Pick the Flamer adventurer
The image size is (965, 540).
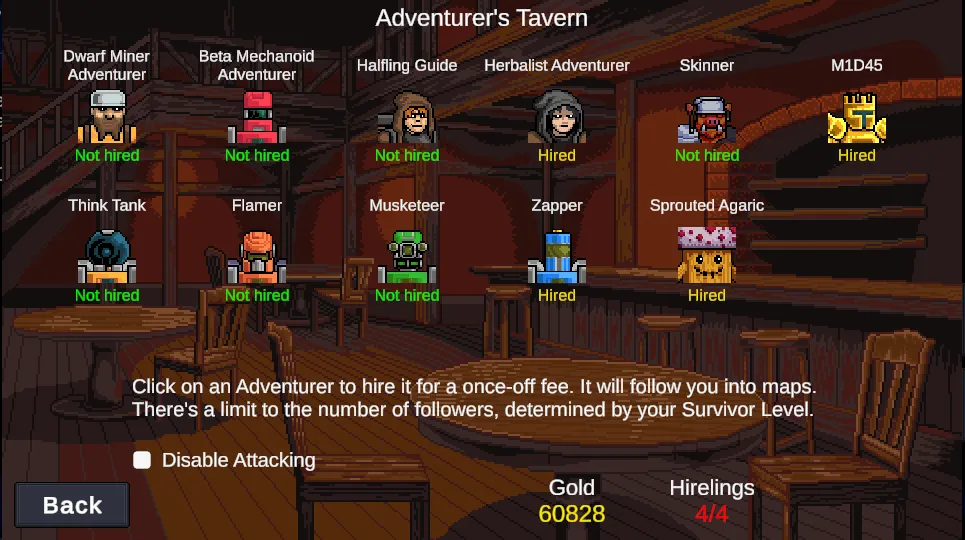257,258
